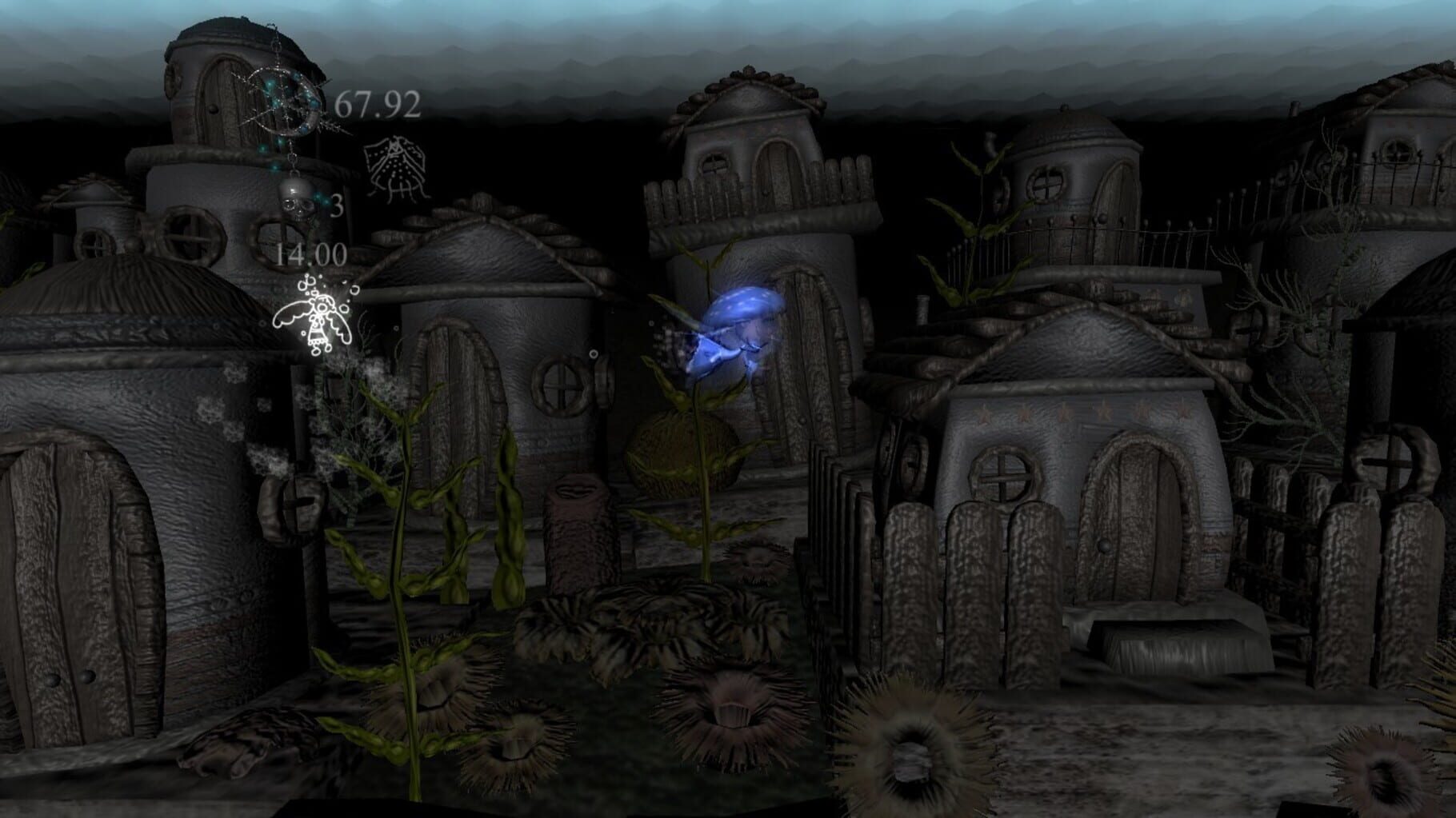Click the jellyfish sketch symbol
The image size is (1456, 818).
[394, 168]
